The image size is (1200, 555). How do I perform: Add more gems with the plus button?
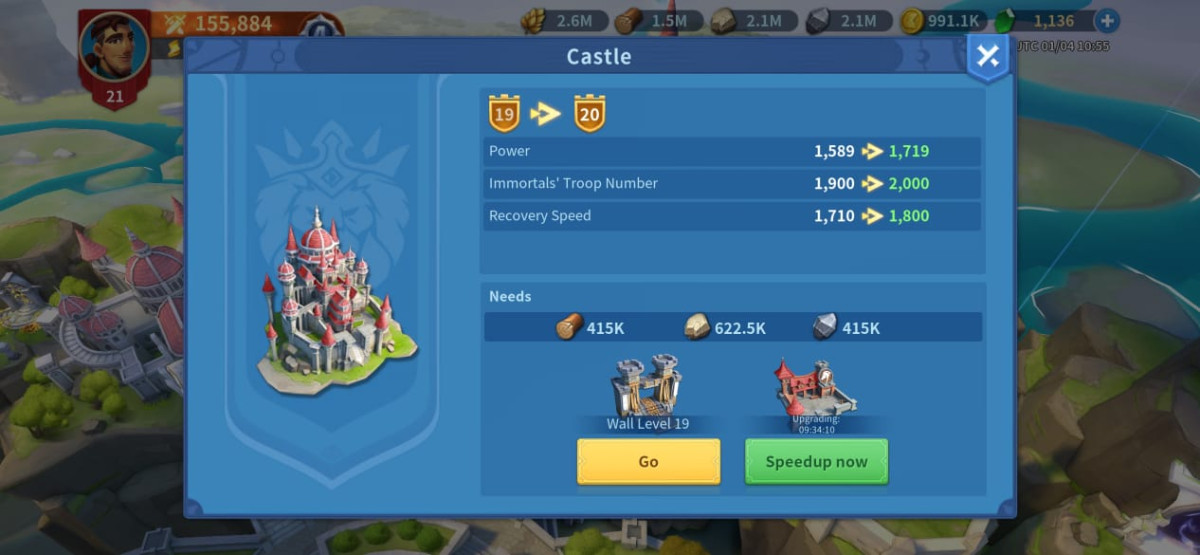point(1107,20)
